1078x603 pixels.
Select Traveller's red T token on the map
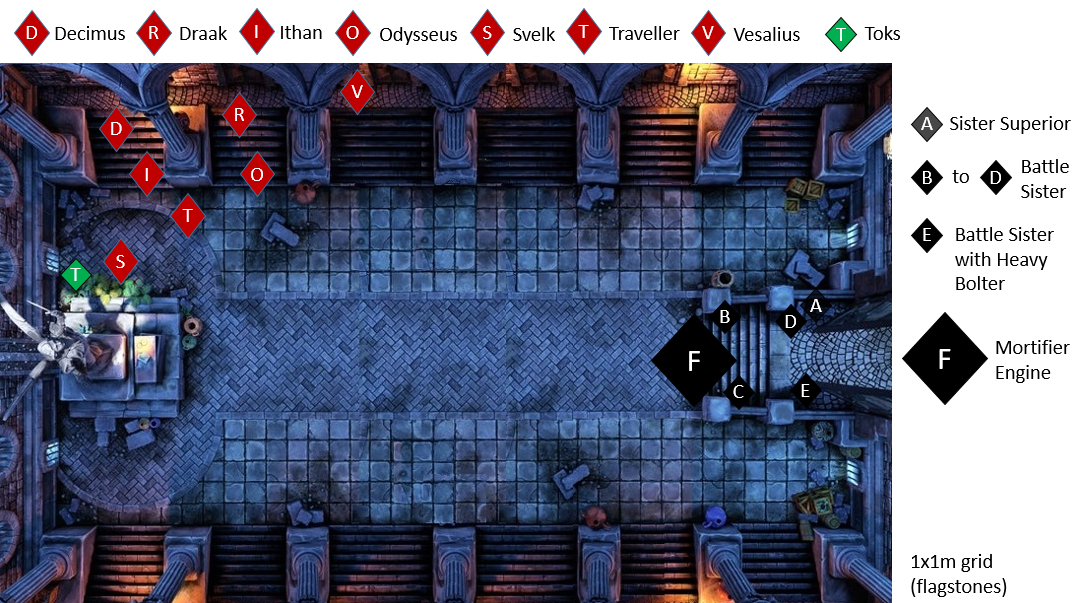[x=187, y=215]
